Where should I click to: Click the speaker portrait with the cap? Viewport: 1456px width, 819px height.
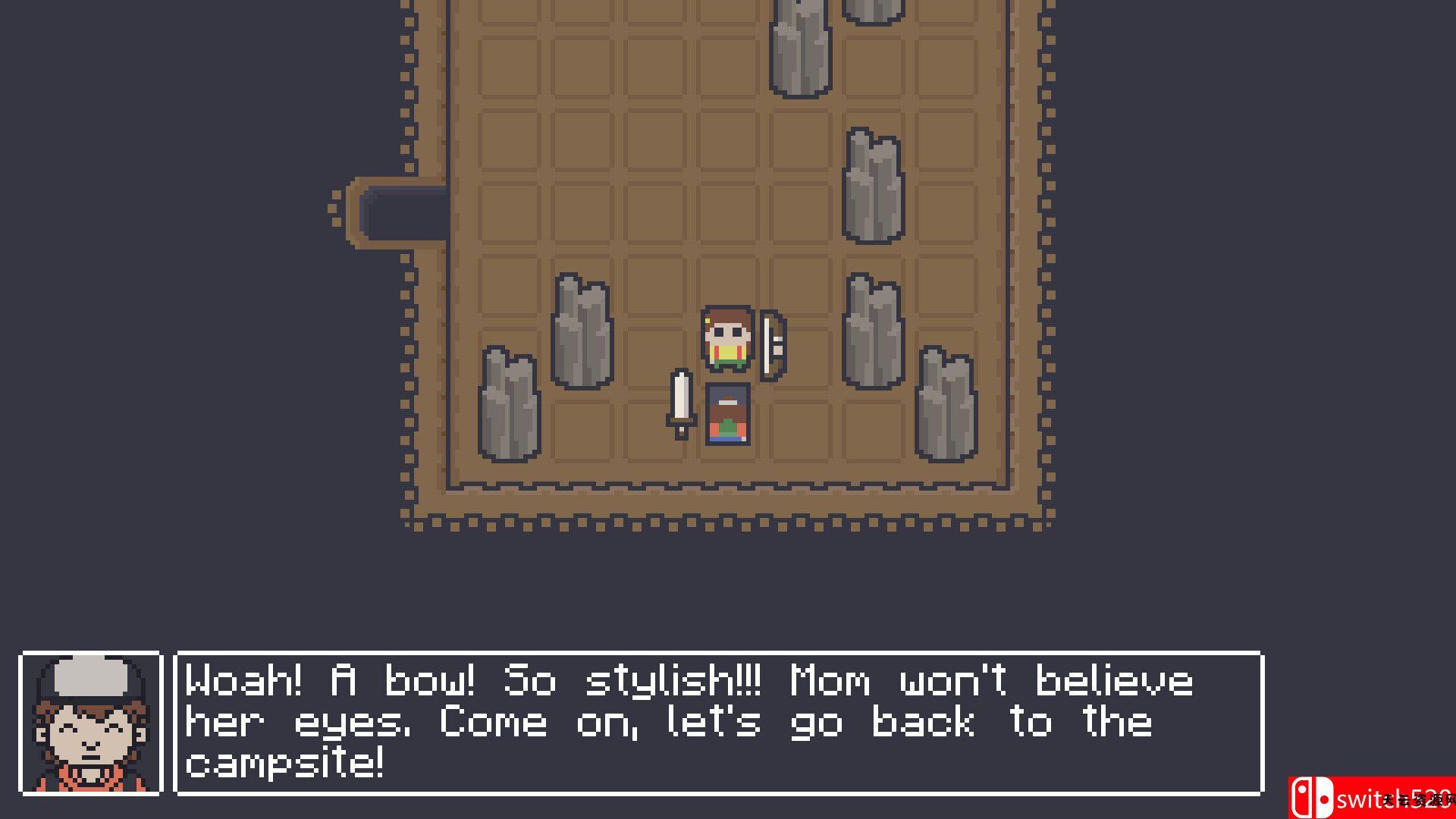[x=91, y=723]
